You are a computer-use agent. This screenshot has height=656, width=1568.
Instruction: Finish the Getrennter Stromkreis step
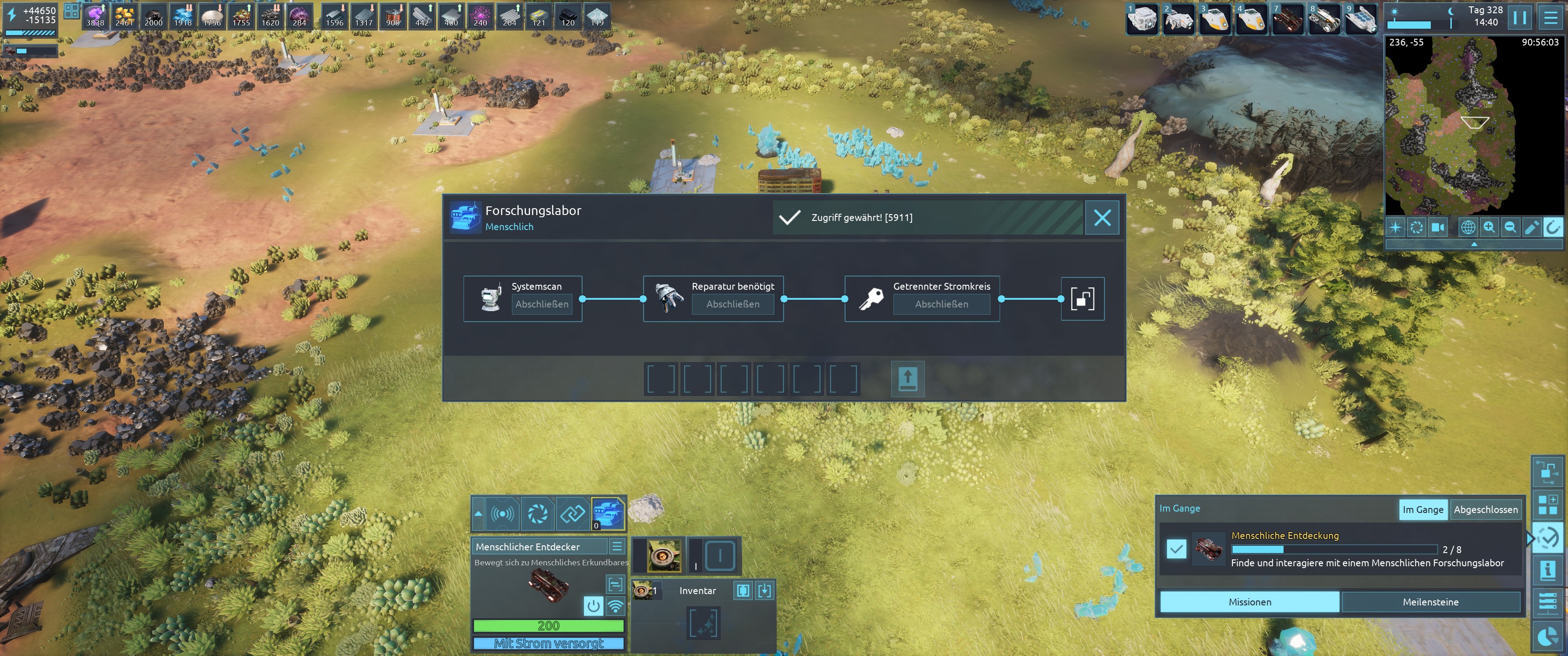pos(941,304)
